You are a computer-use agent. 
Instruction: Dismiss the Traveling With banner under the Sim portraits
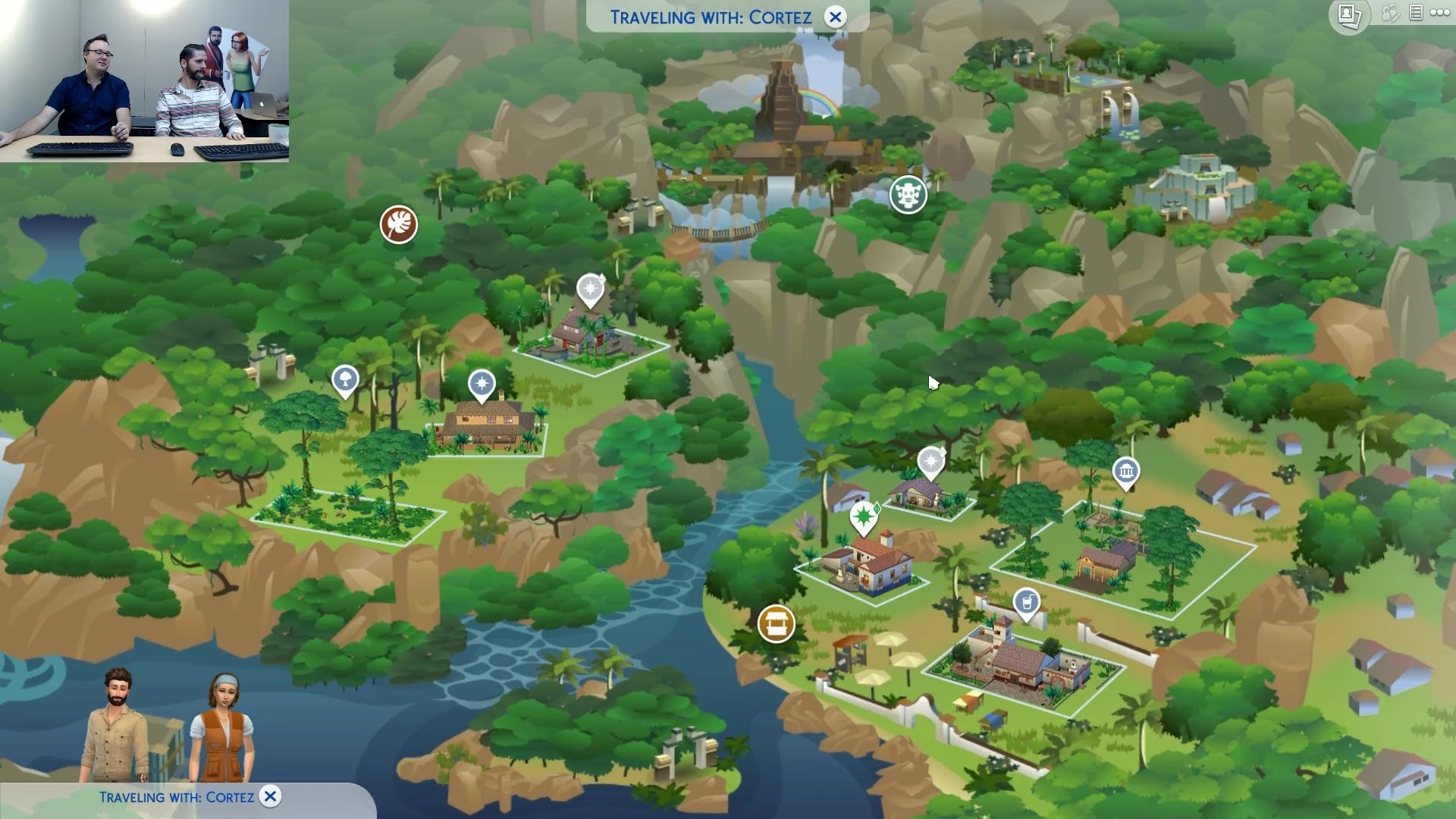click(x=270, y=796)
